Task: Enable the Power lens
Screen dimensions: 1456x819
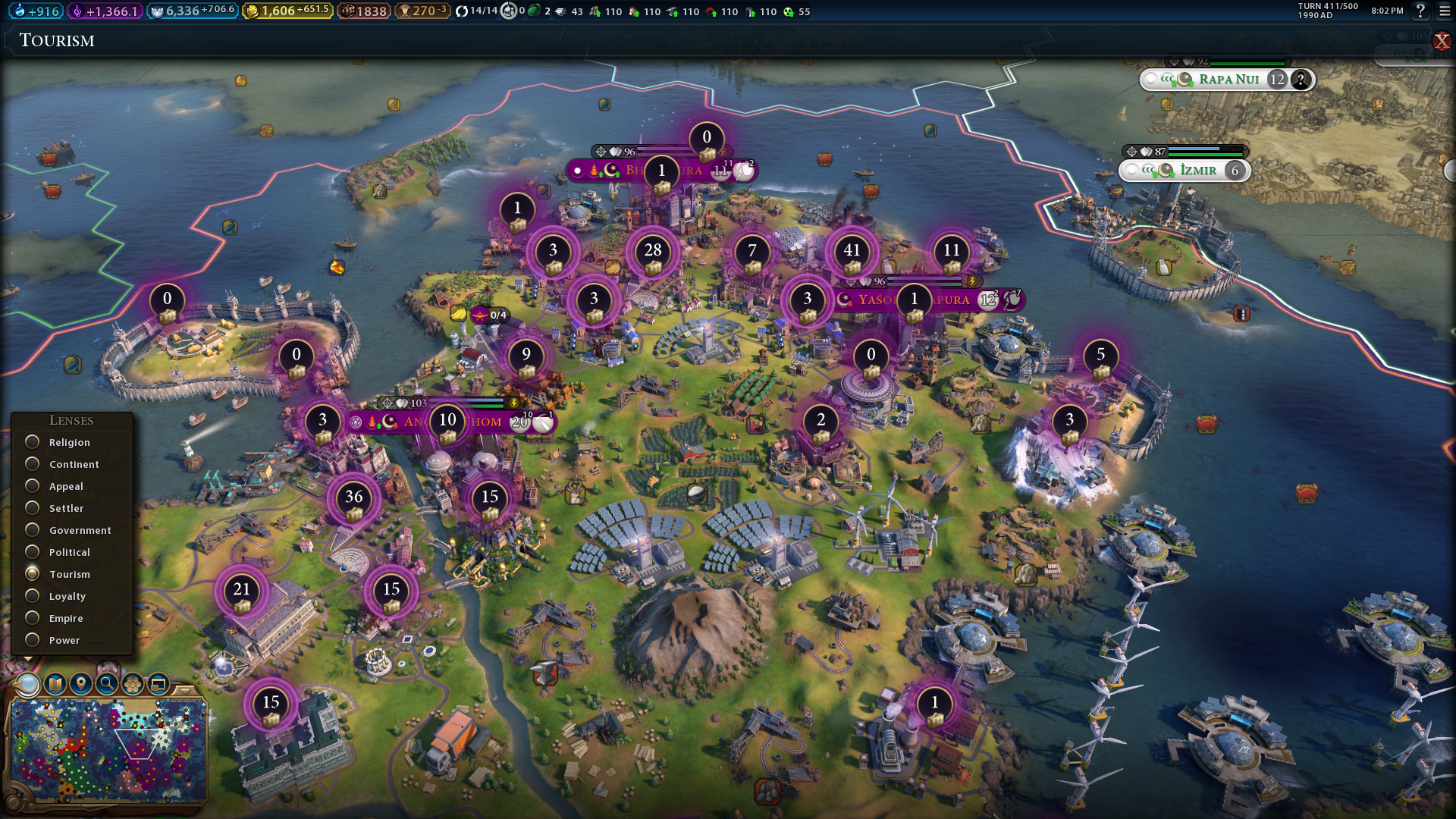Action: point(33,640)
